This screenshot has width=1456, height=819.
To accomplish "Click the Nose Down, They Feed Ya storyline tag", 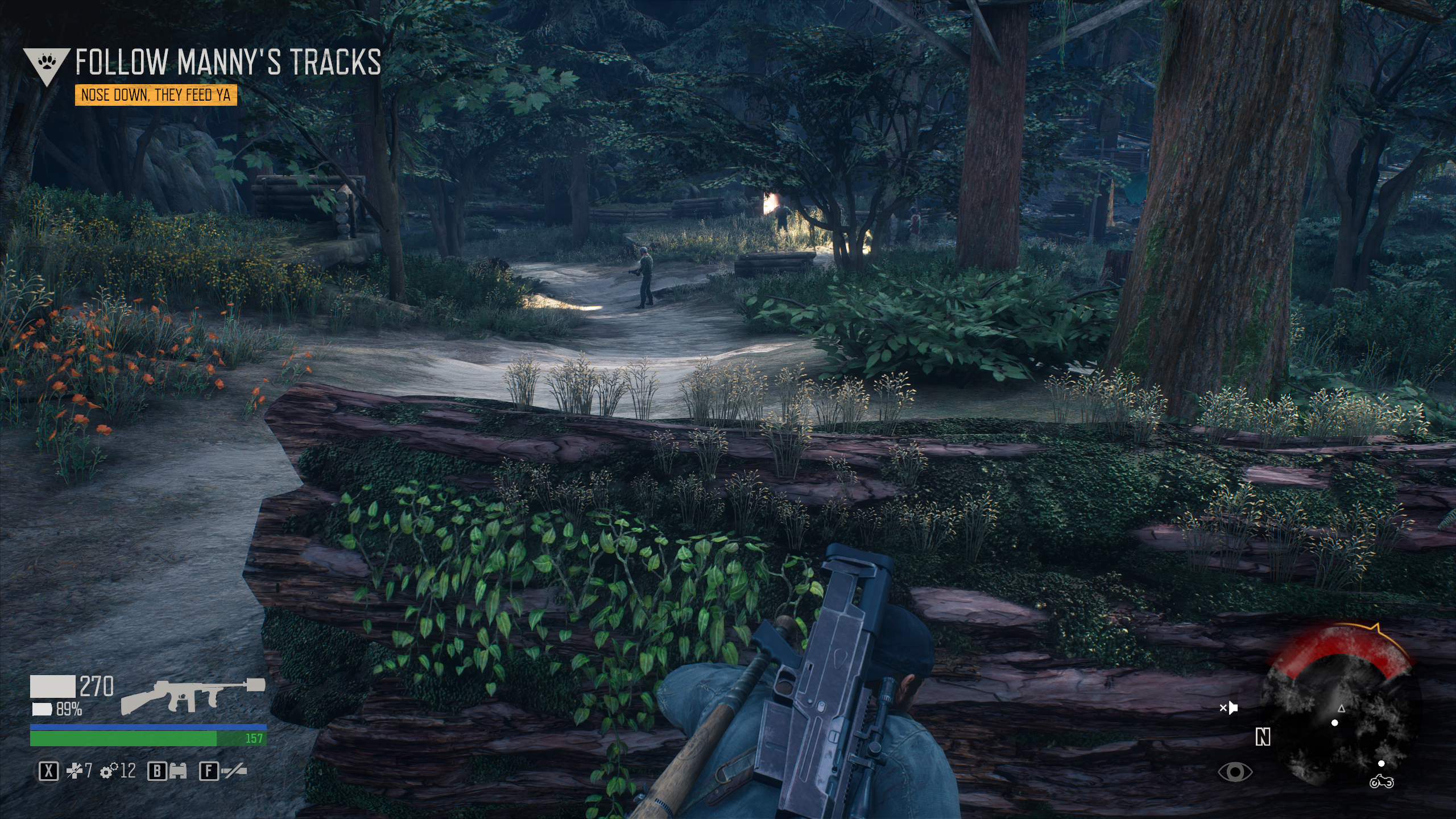I will tap(156, 95).
